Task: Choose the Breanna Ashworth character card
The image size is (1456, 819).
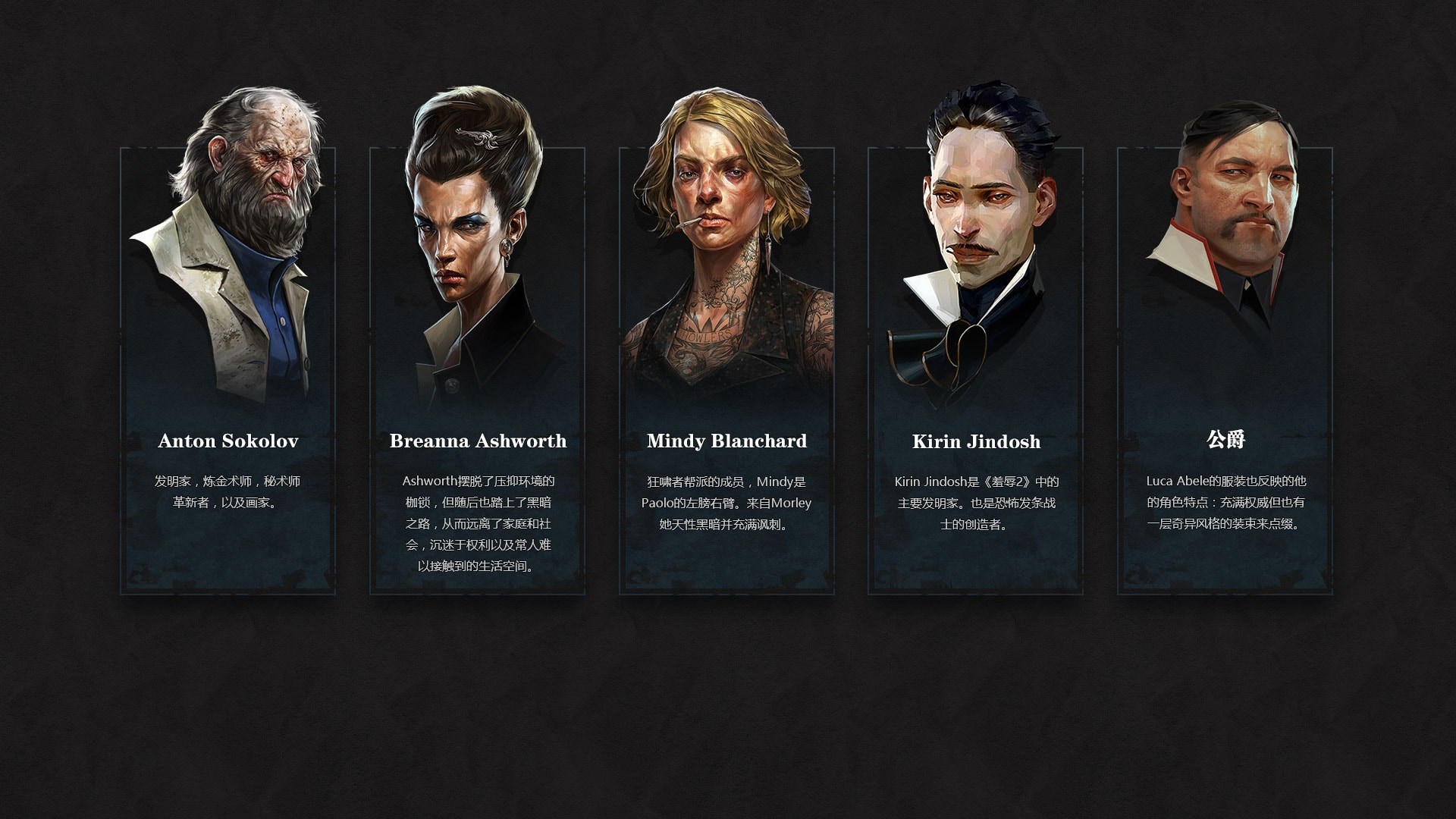Action: [x=477, y=372]
